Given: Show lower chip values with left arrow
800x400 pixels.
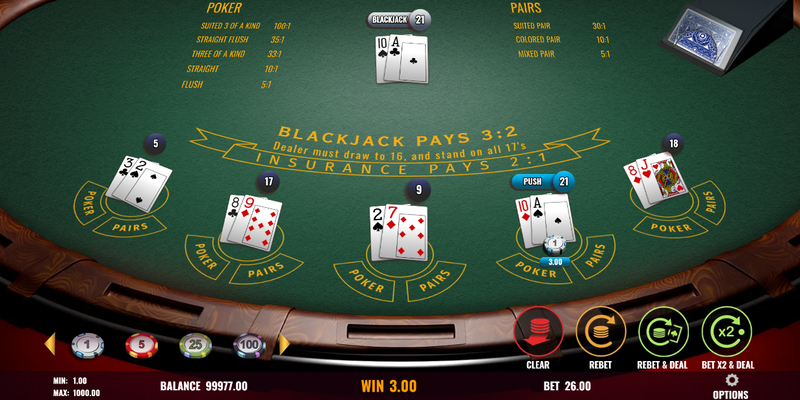Looking at the screenshot, I should pos(49,345).
